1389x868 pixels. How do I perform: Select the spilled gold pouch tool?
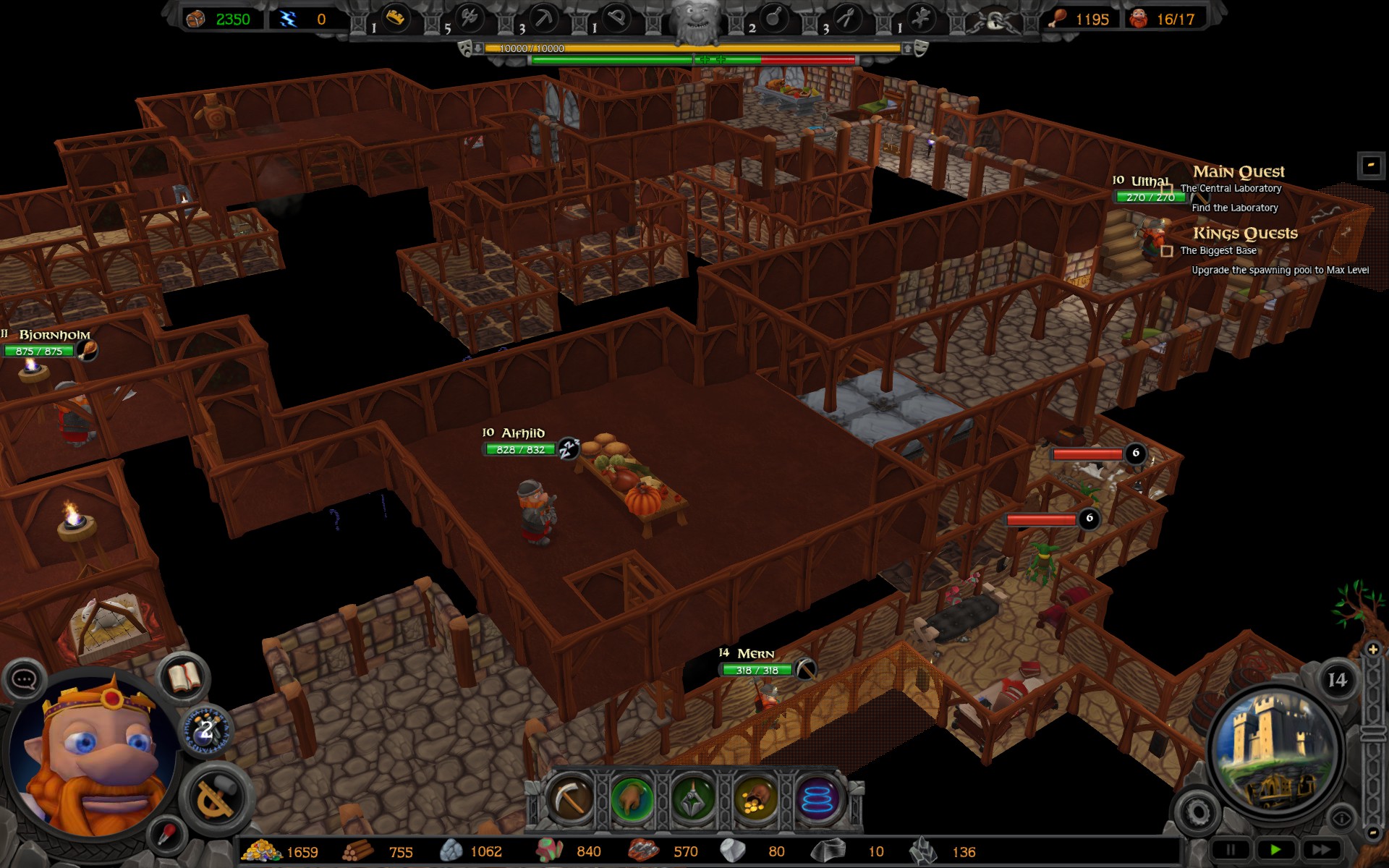tap(755, 799)
